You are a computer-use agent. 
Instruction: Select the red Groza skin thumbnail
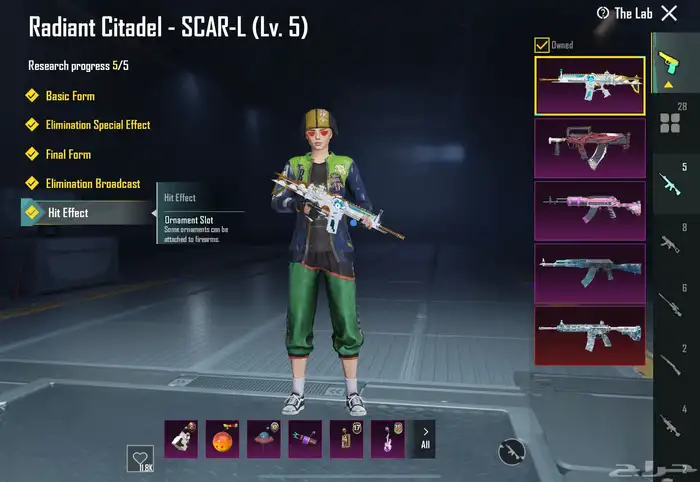pos(589,147)
